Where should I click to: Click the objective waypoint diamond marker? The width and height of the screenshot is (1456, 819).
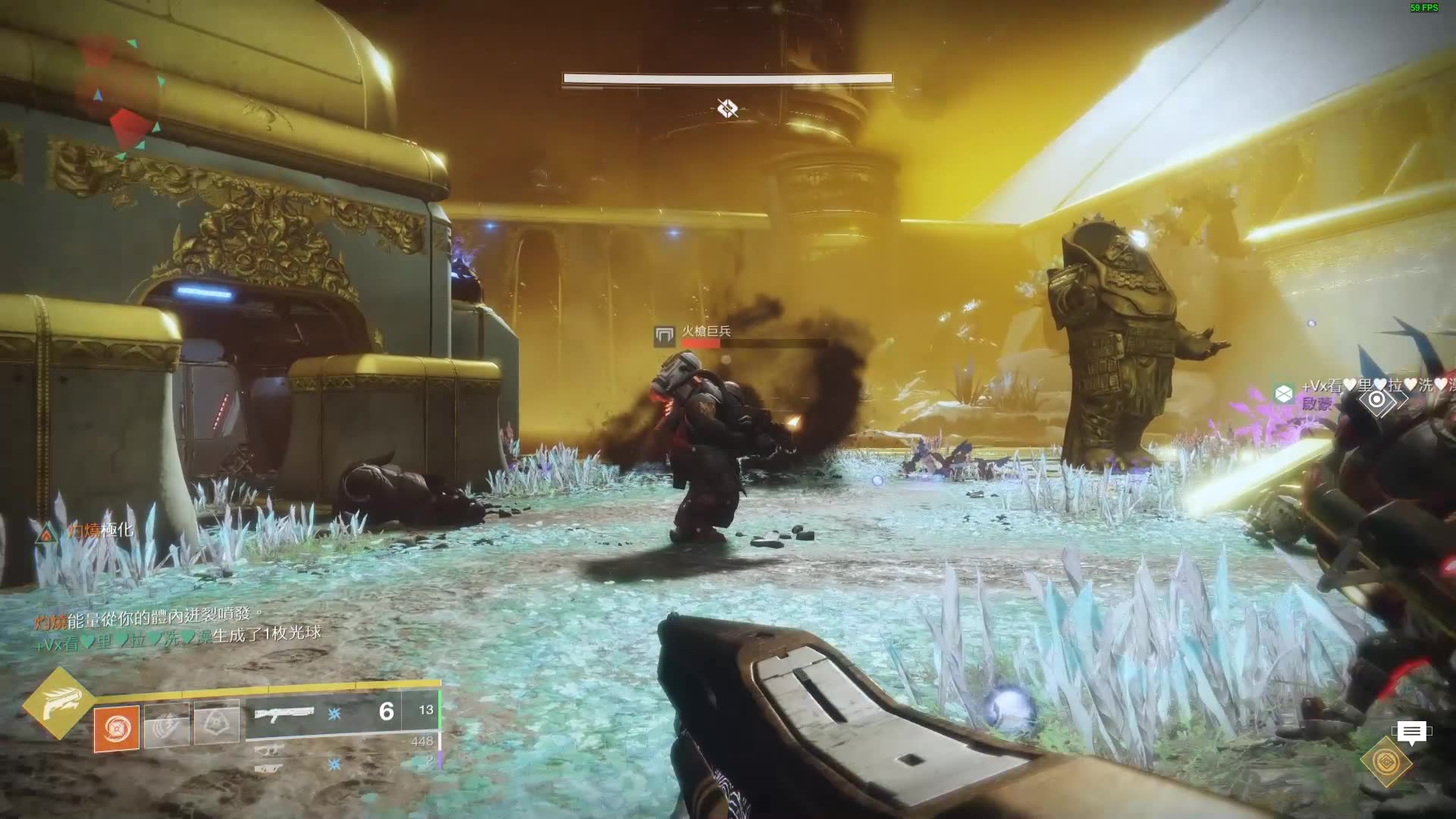pos(1377,400)
